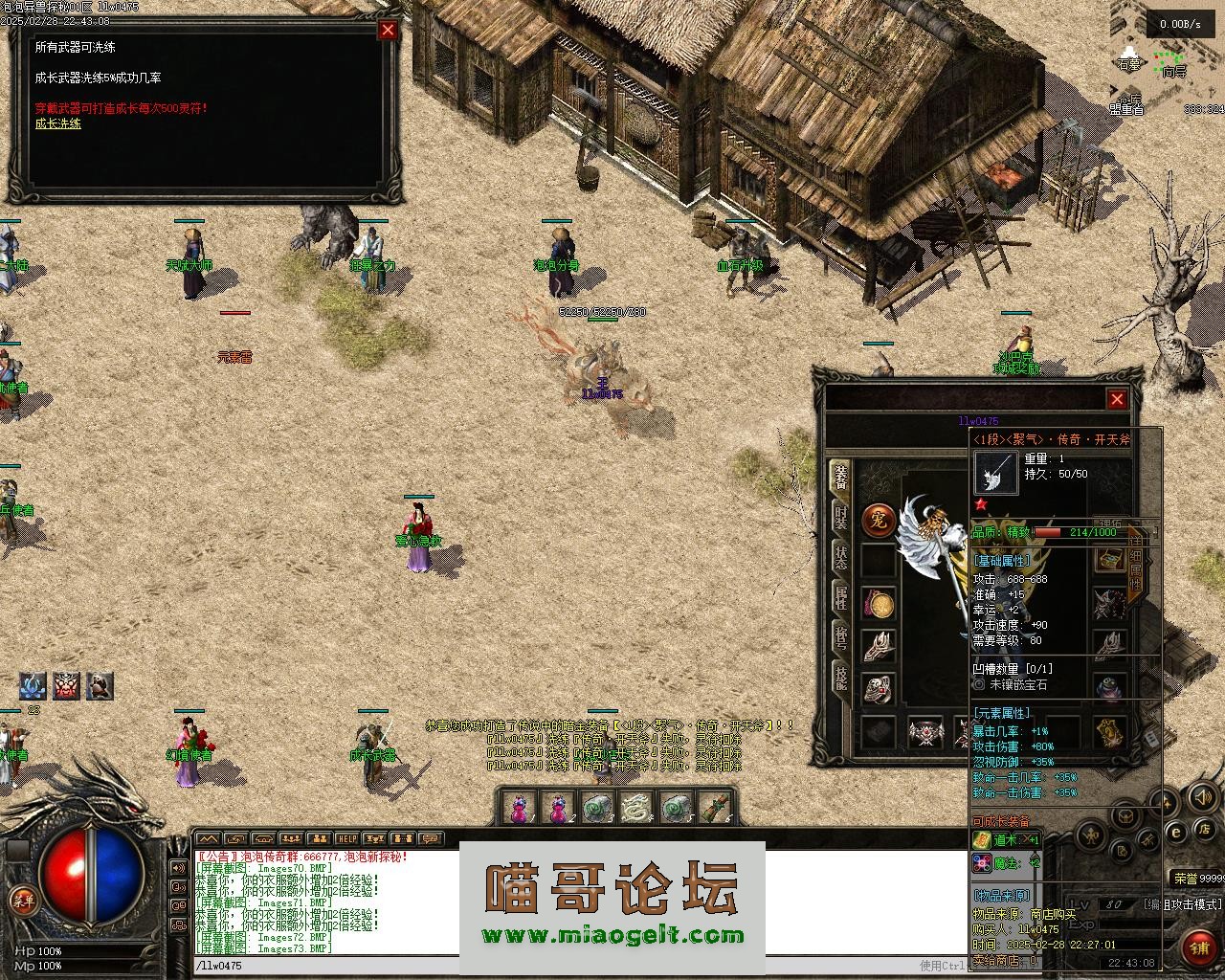Click the HELP button above chat
The width and height of the screenshot is (1225, 980).
point(346,839)
